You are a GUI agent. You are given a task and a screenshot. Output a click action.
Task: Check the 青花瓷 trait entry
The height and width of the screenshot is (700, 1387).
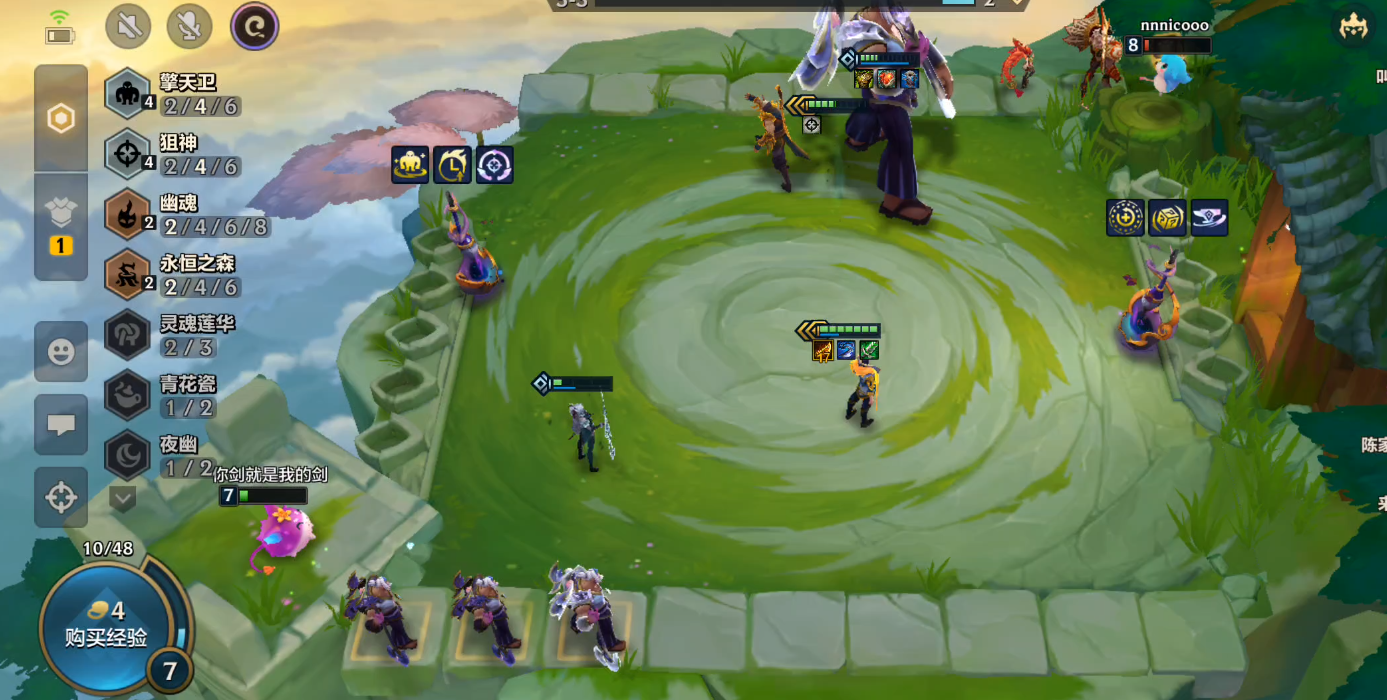(187, 395)
